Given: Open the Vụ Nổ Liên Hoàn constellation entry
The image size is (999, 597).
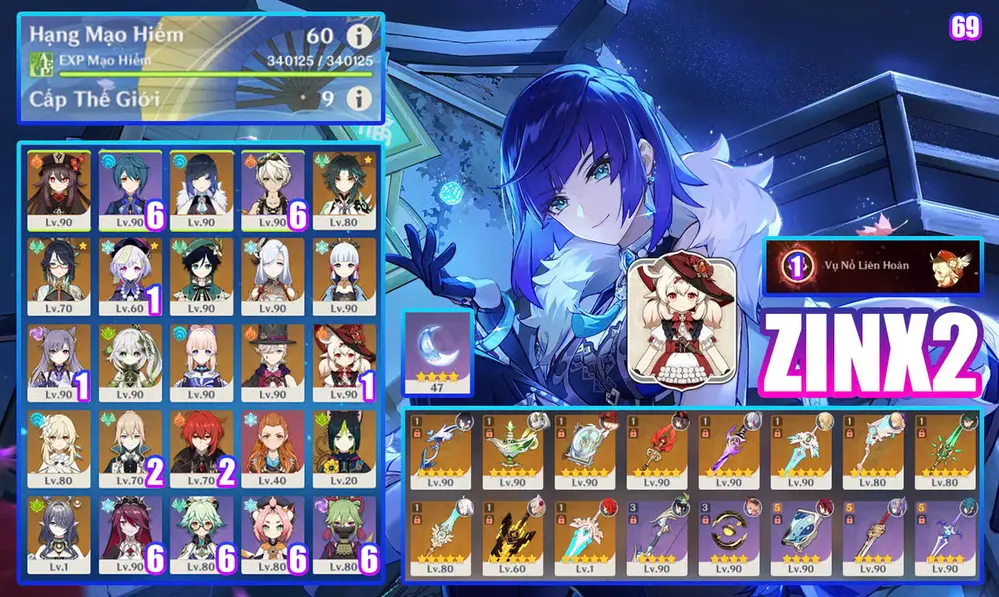Looking at the screenshot, I should [872, 266].
